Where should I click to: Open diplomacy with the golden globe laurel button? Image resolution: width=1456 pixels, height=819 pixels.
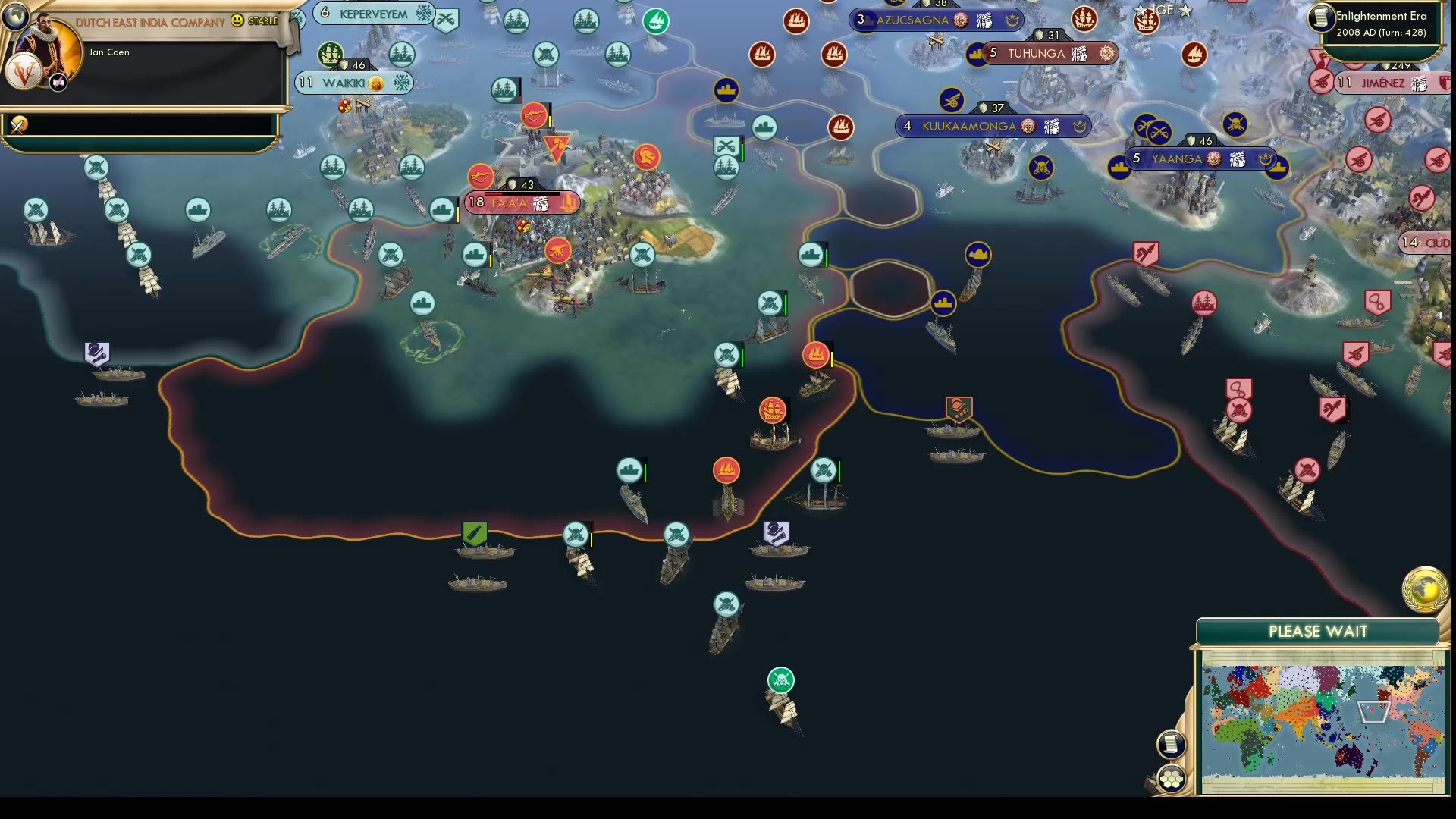point(1425,591)
